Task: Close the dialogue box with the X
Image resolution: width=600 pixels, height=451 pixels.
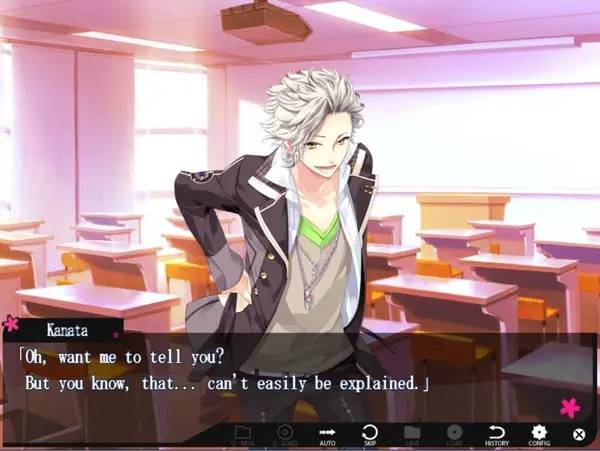Action: [x=578, y=434]
